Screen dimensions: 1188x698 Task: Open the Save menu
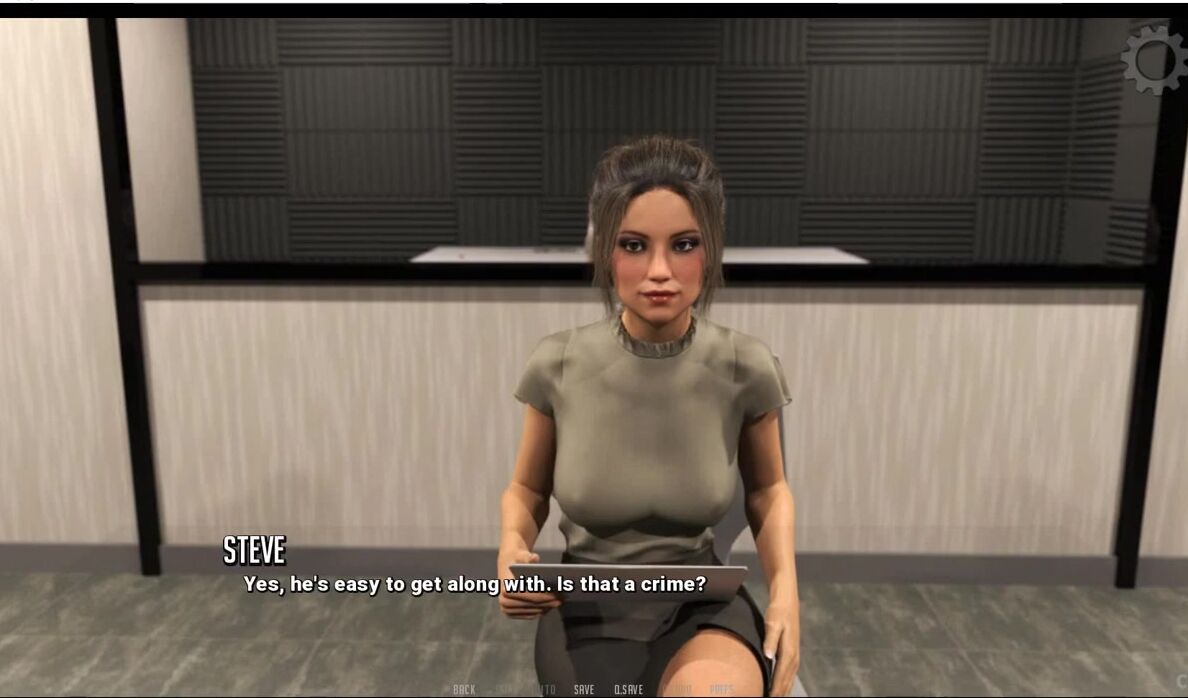coord(584,689)
